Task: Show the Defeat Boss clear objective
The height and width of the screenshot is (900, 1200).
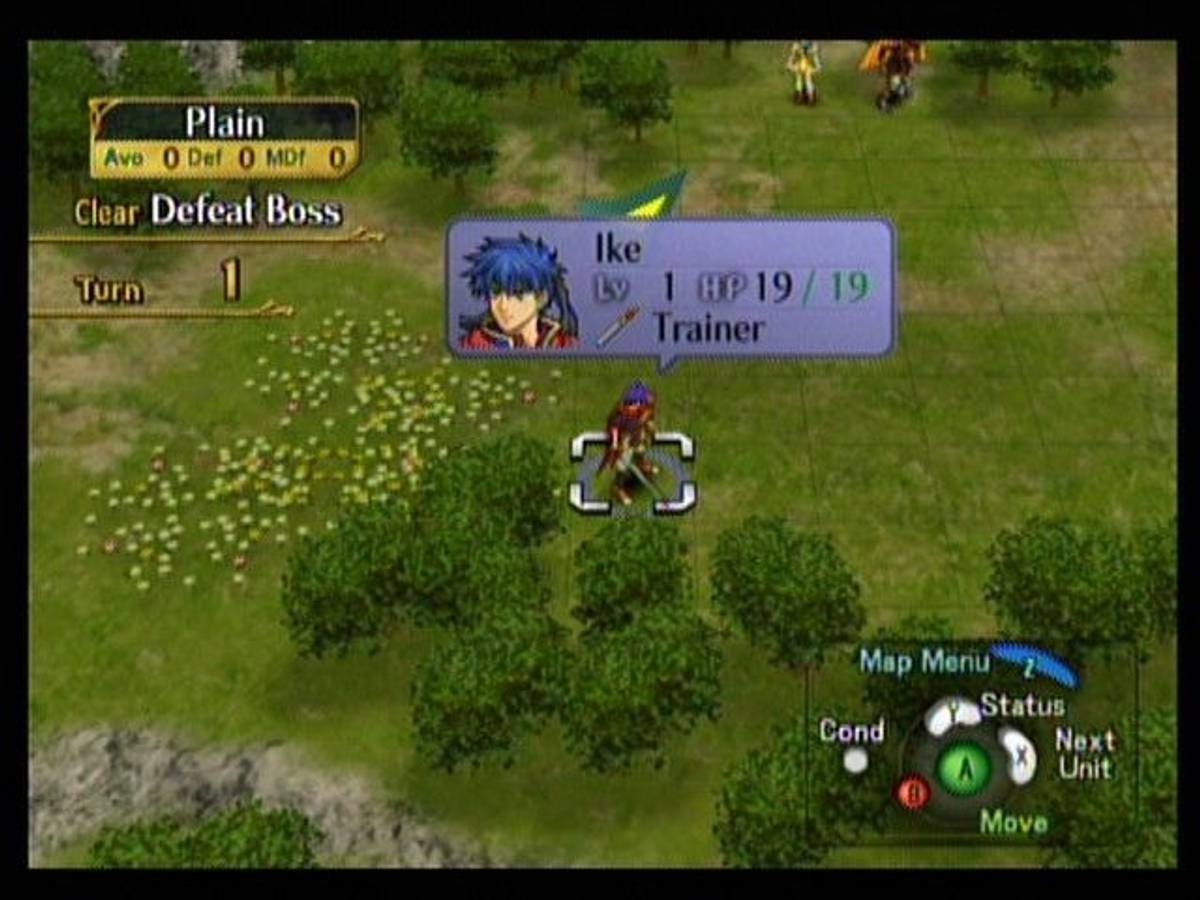Action: coord(245,211)
